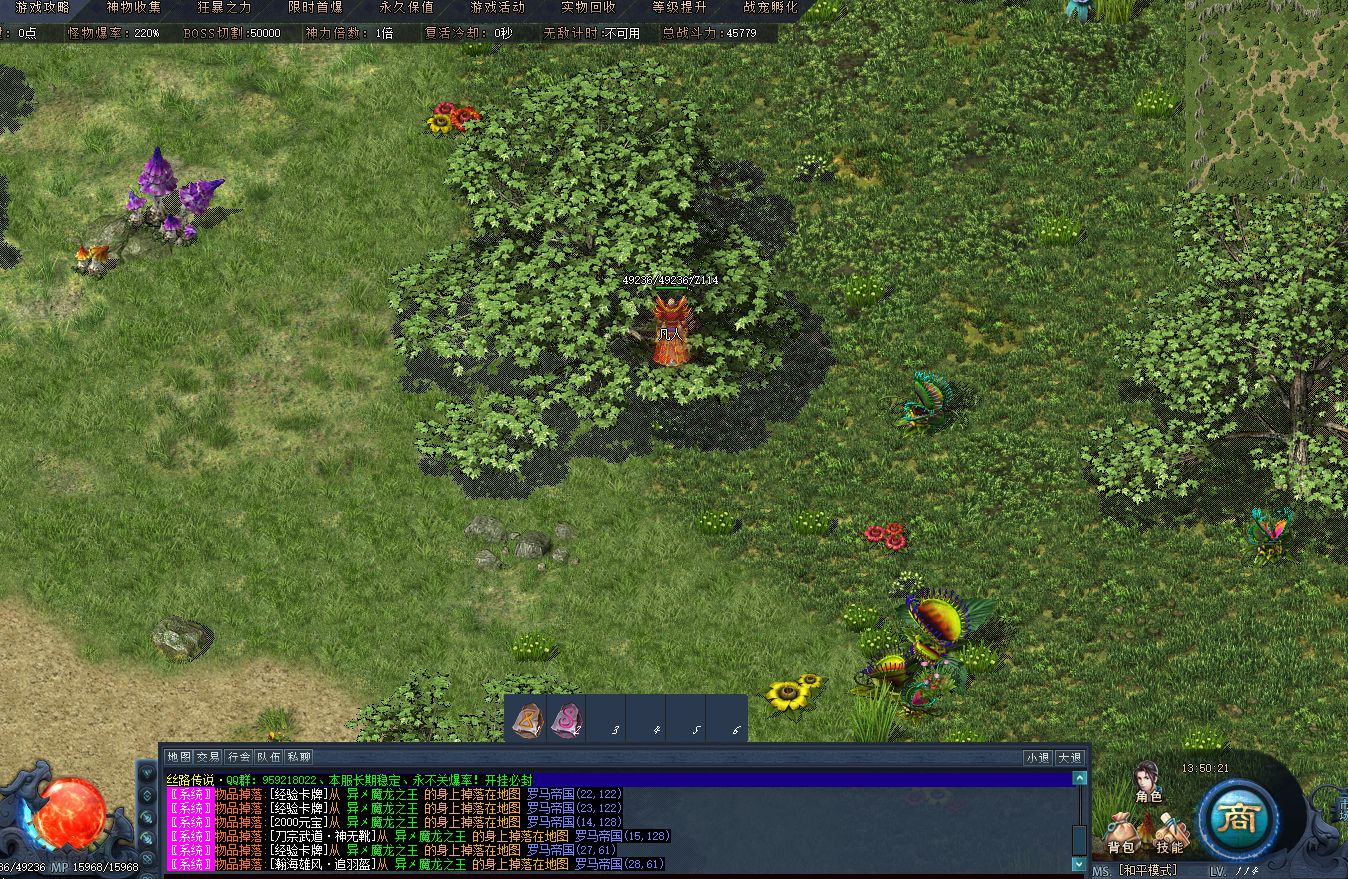
Task: Select the 狂暴之力 menu entry
Action: pos(224,7)
